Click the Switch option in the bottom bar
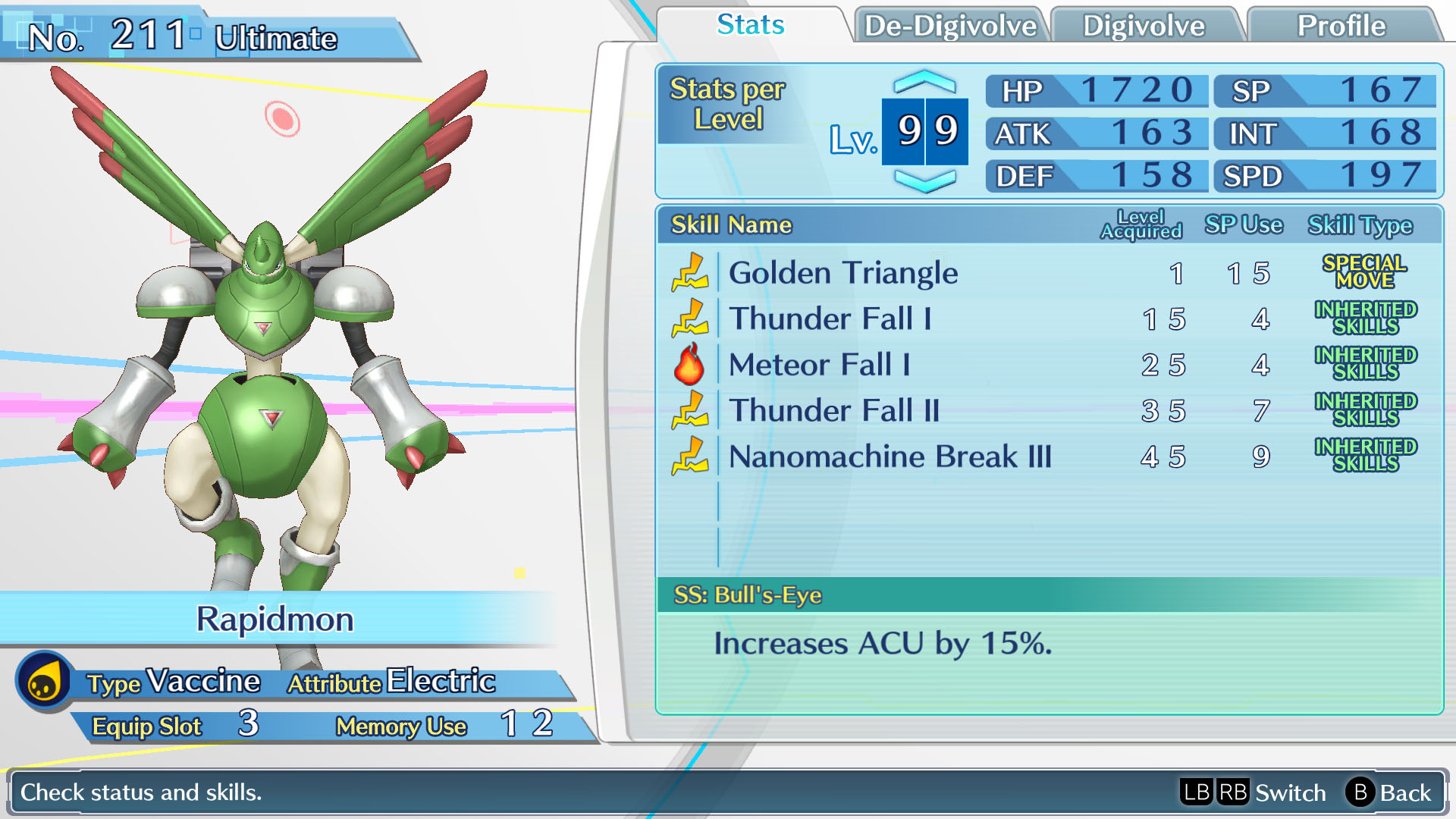Viewport: 1456px width, 819px height. (1289, 793)
